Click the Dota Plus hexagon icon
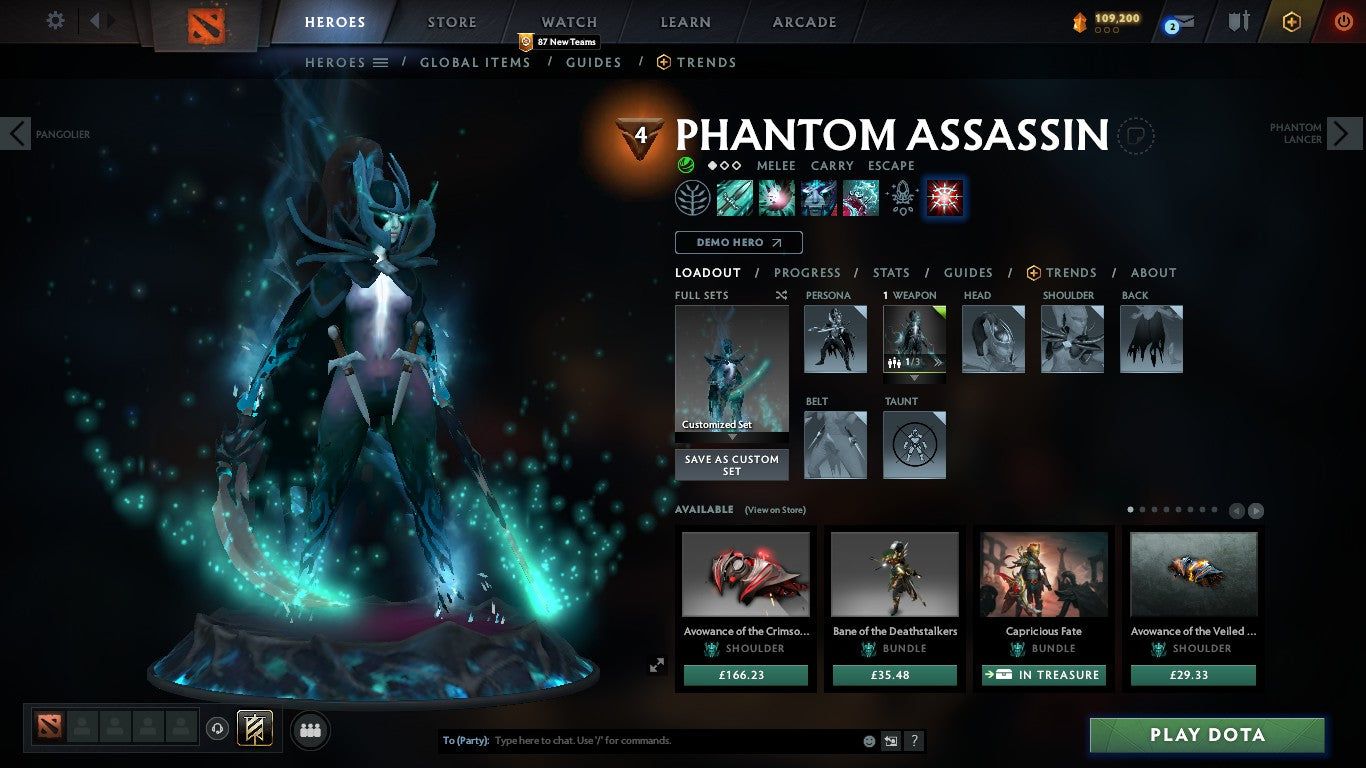This screenshot has width=1366, height=768. coord(1292,22)
